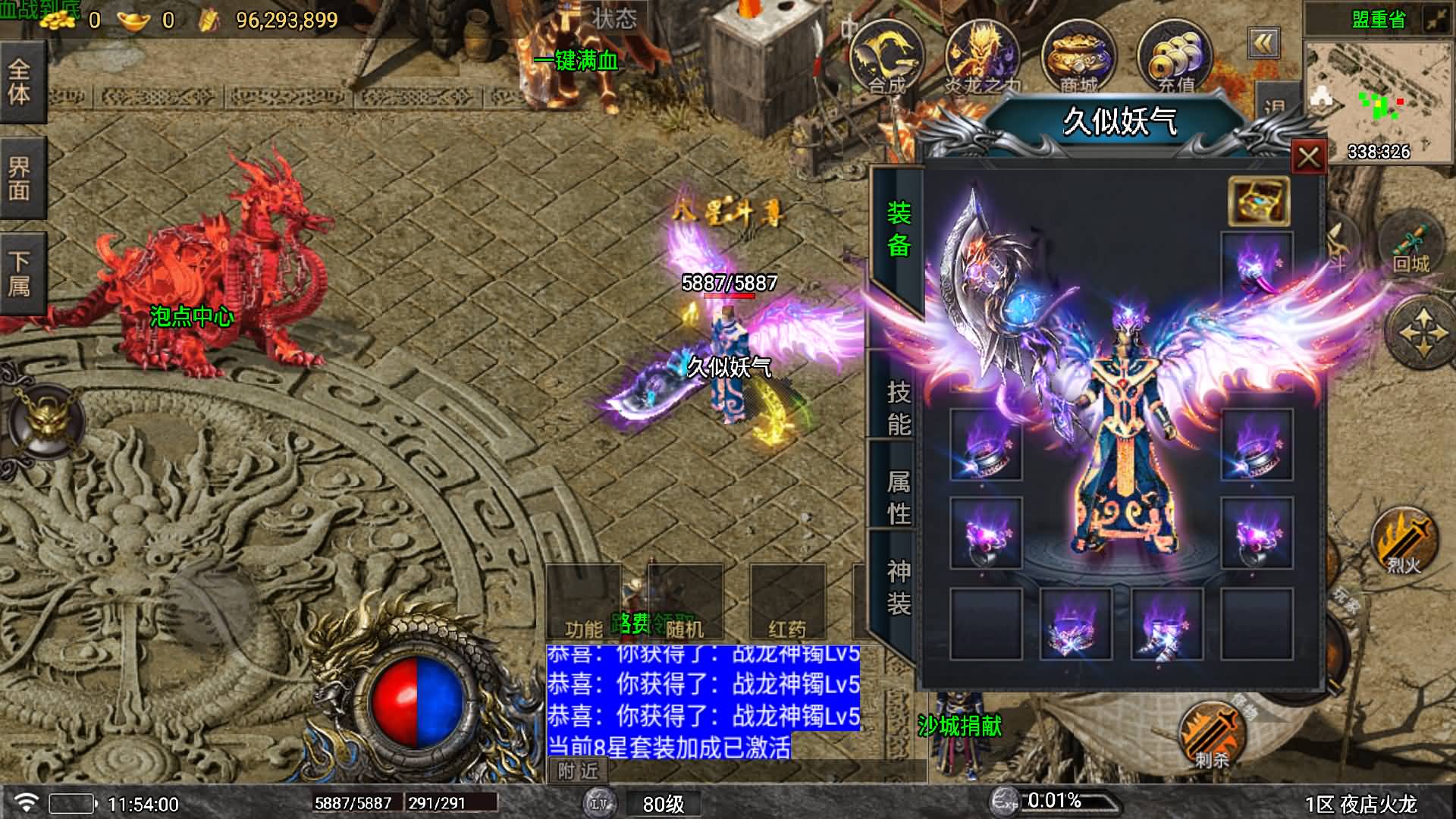Select the 全体 left-side tab
Viewport: 1456px width, 819px height.
pyautogui.click(x=20, y=82)
